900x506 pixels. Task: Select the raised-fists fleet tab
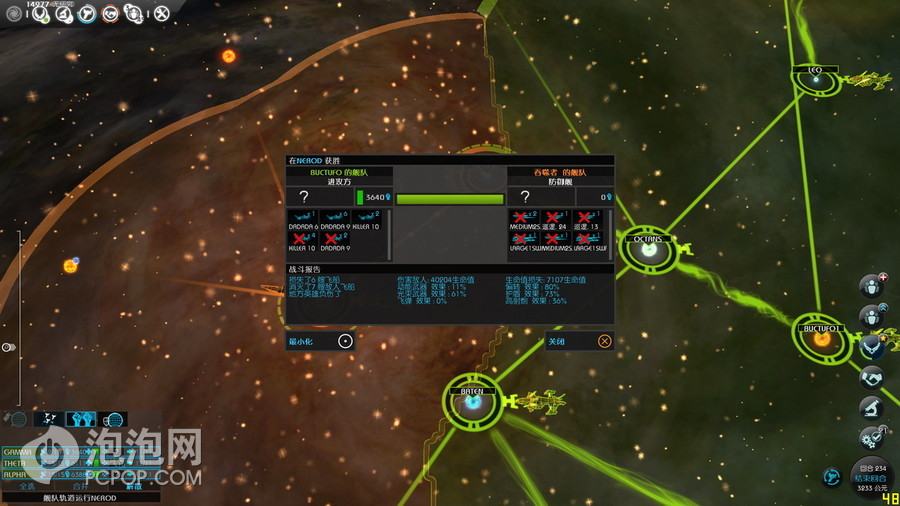80,420
